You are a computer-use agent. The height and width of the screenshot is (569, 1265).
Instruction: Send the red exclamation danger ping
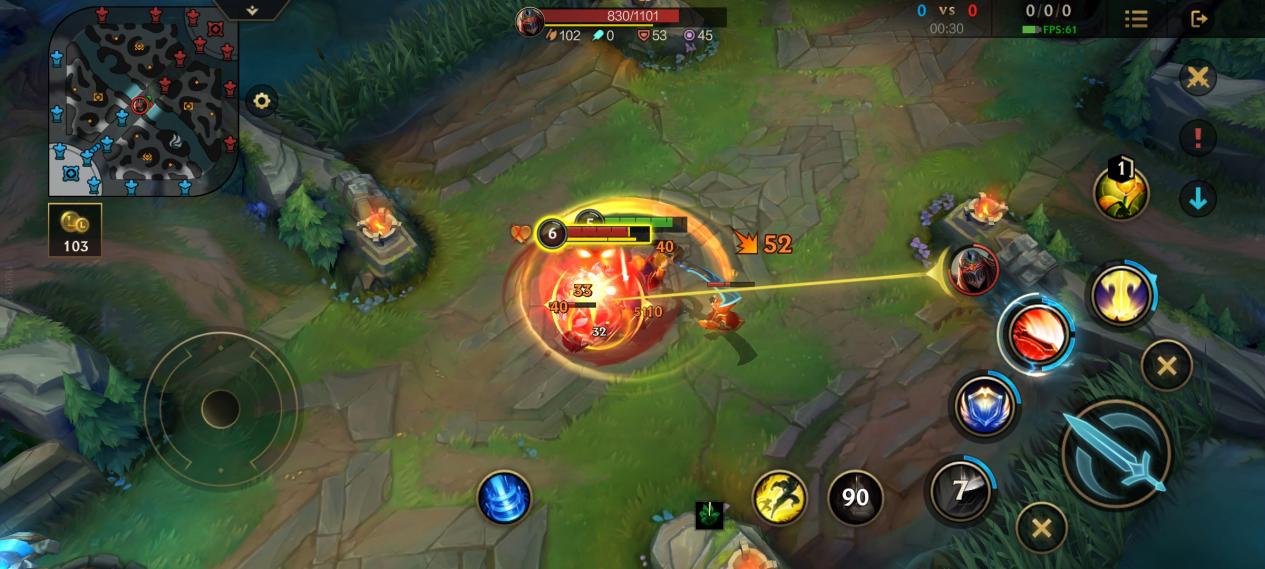click(x=1198, y=137)
